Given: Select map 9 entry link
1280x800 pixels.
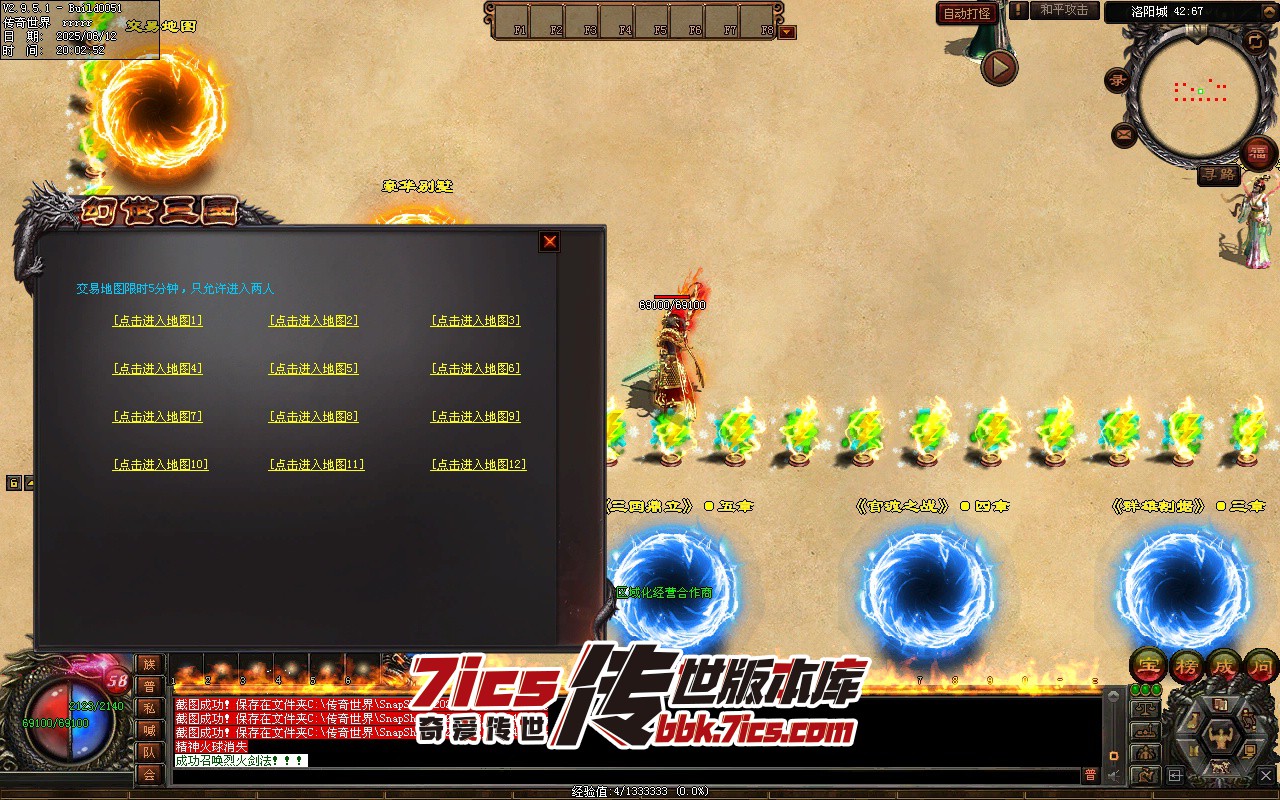Looking at the screenshot, I should (x=475, y=417).
